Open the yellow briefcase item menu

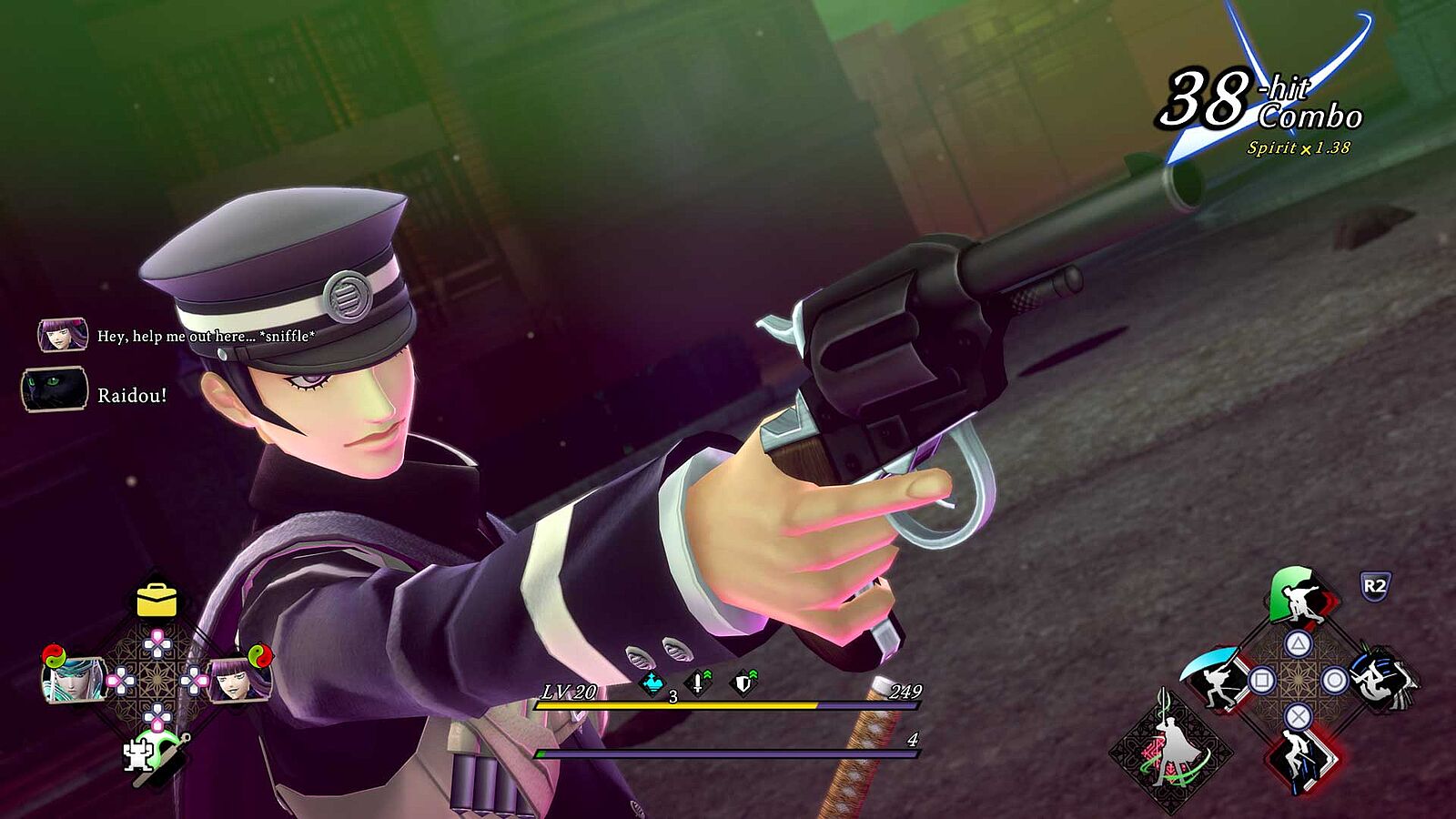[157, 599]
